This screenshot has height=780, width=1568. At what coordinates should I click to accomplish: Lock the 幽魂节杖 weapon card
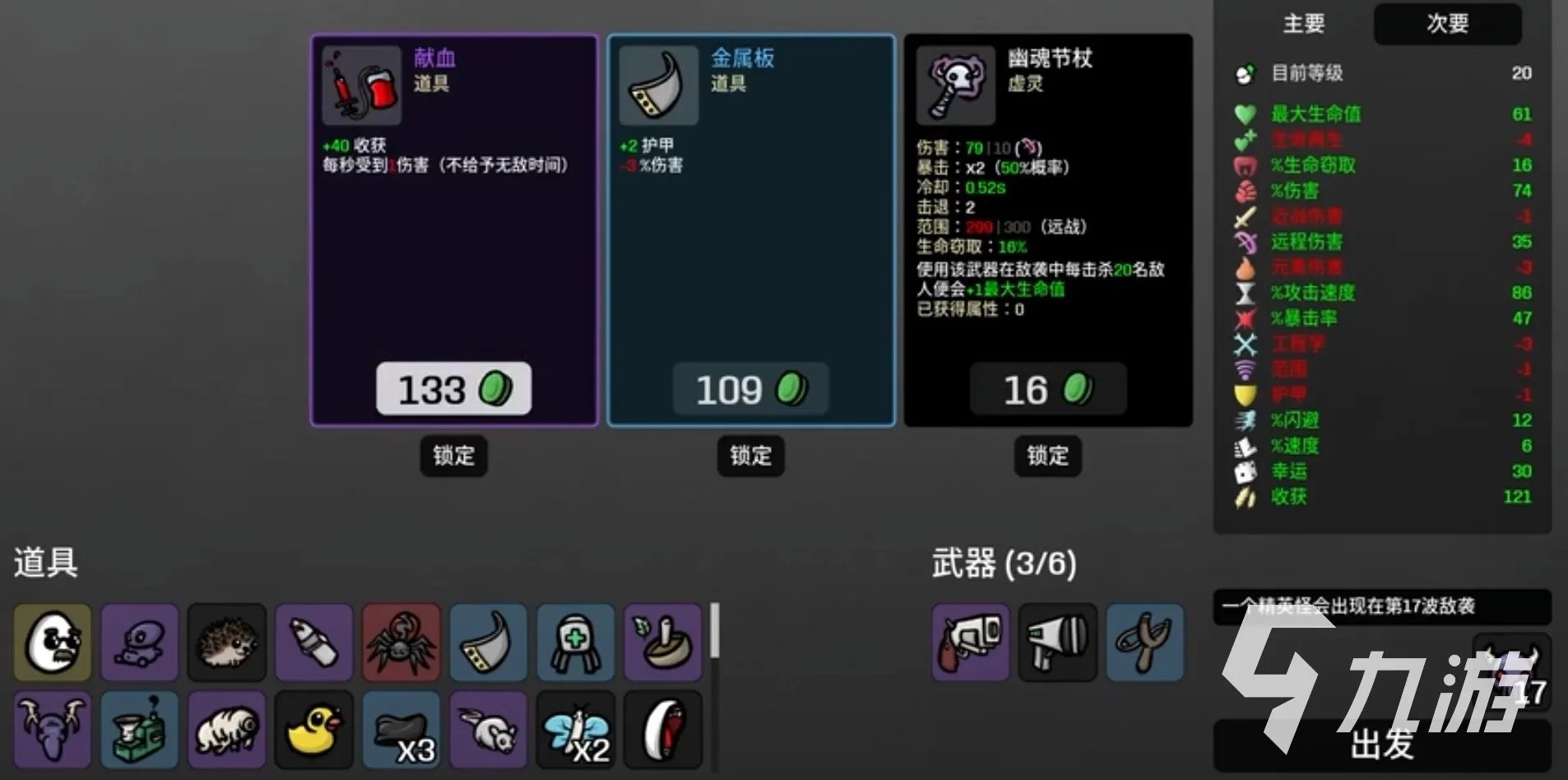coord(1046,457)
